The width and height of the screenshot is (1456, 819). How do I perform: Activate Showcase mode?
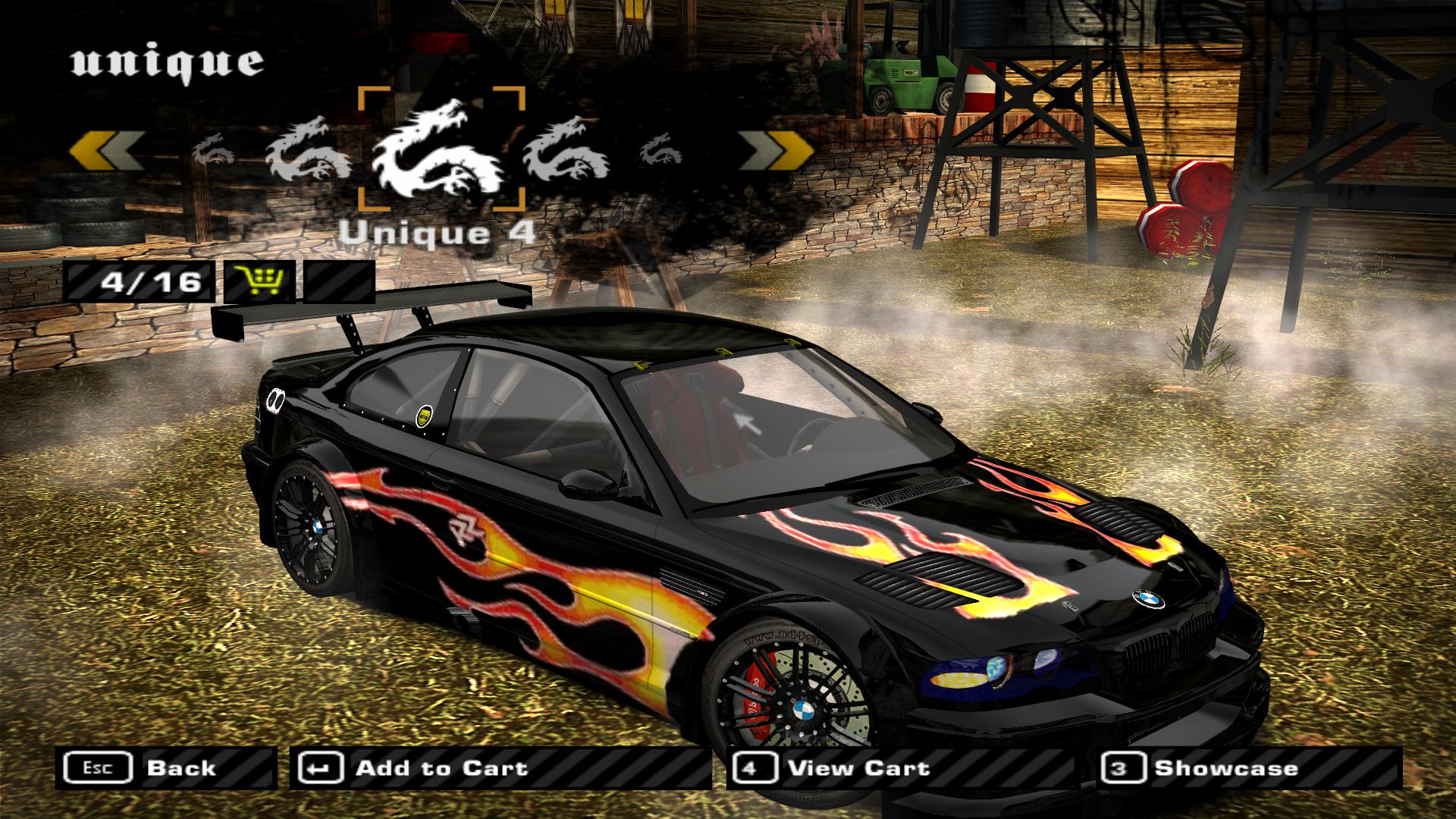1250,768
